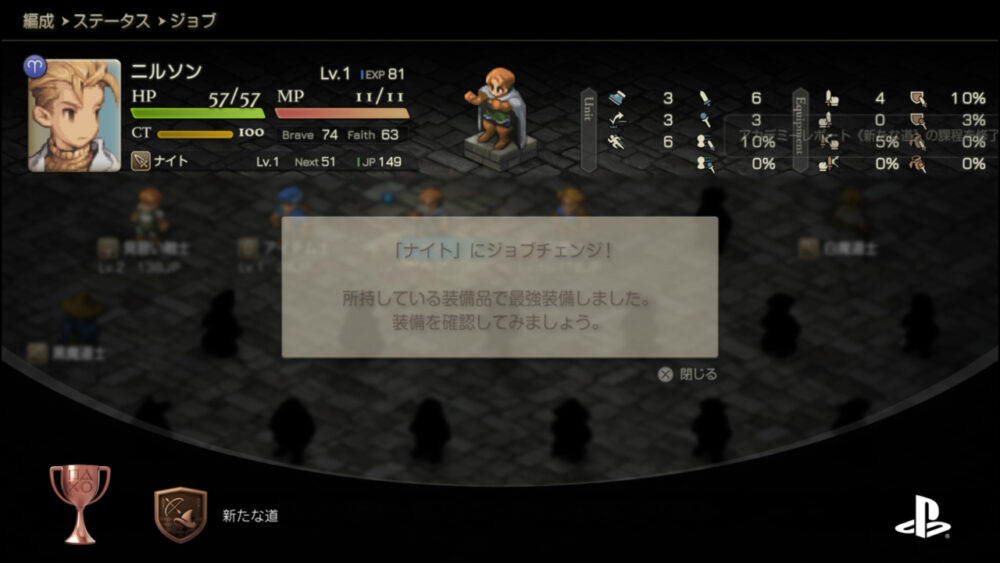Return to ステータス in the breadcrumb
This screenshot has width=1000, height=563.
point(106,20)
